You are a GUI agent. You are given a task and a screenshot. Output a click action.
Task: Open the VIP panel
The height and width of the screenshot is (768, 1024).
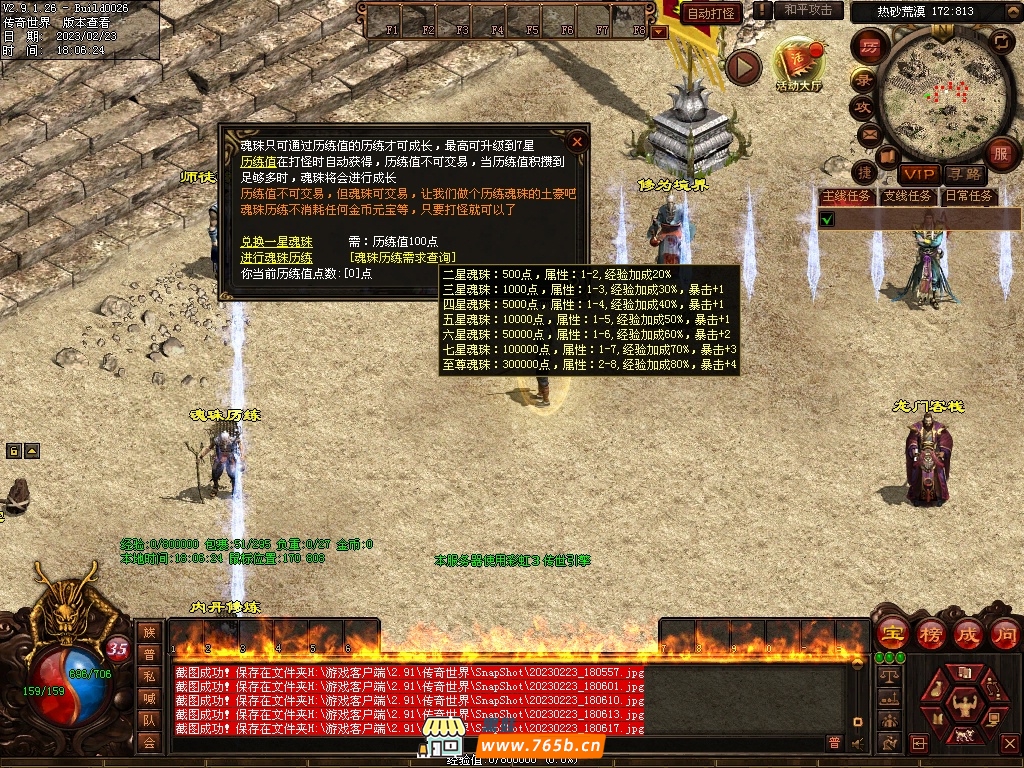coord(917,175)
